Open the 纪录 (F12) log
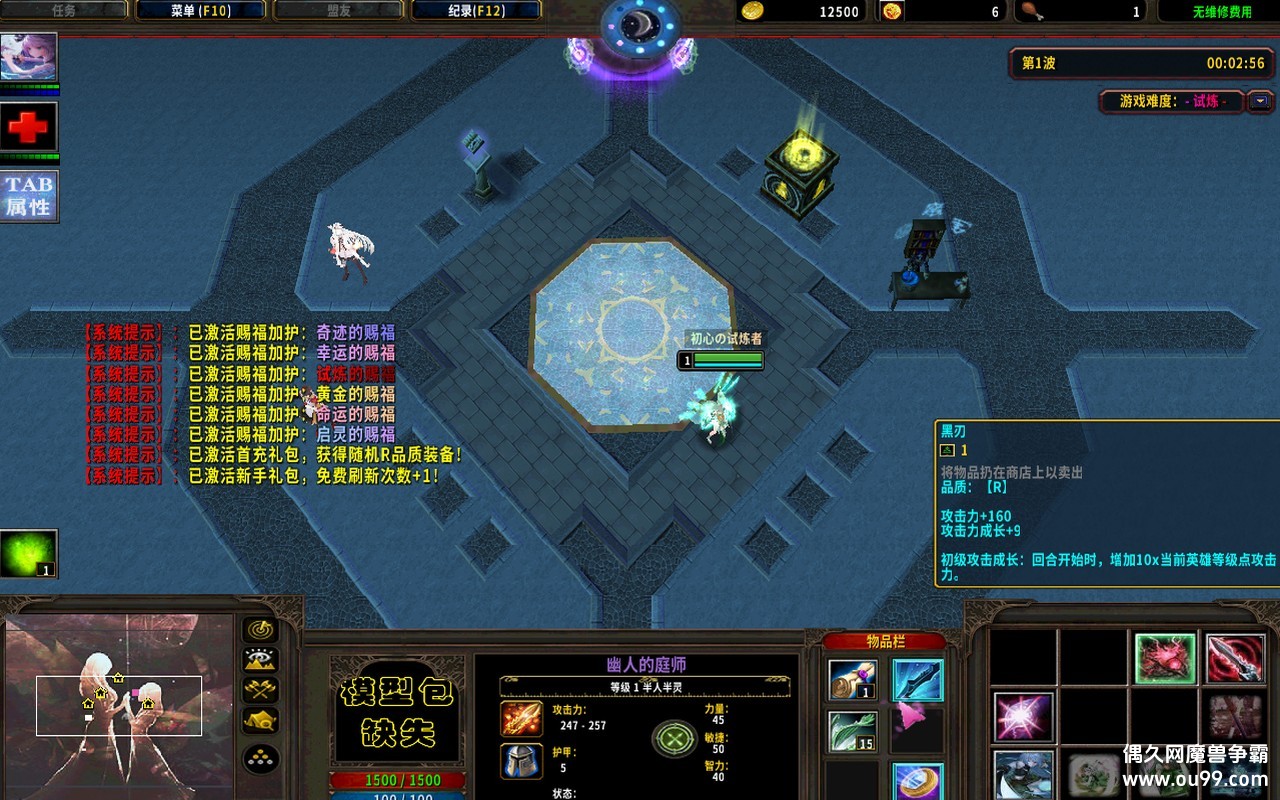This screenshot has height=800, width=1280. point(475,11)
